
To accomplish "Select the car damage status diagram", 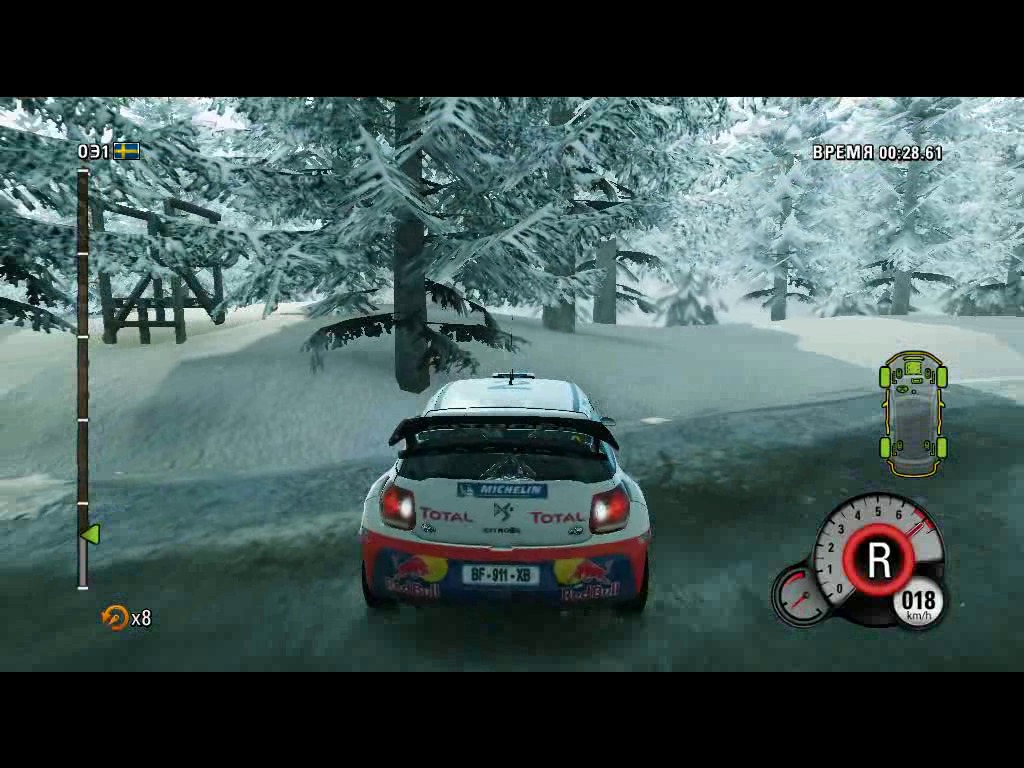I will coord(913,413).
